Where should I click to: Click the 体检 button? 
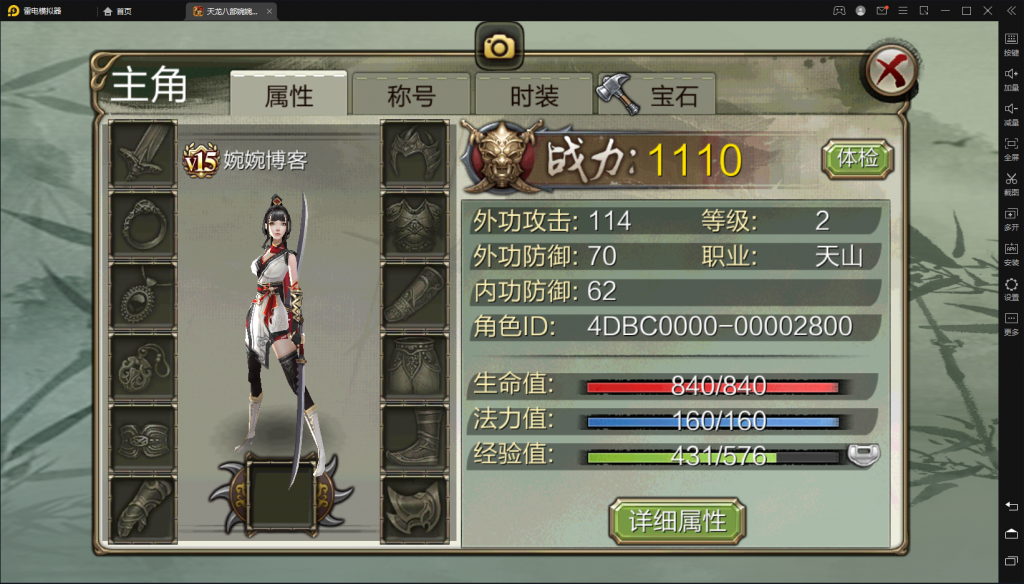[x=857, y=158]
